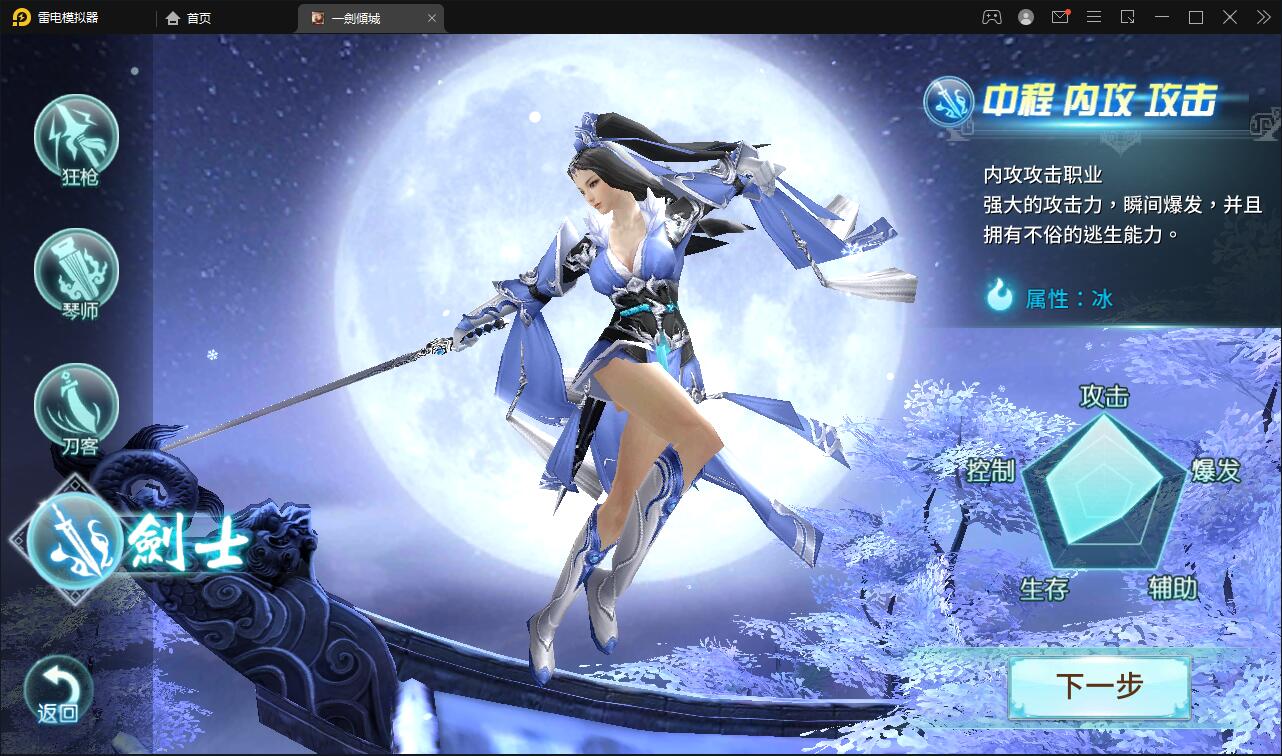Close the 一劍傾城 tab
This screenshot has width=1282, height=756.
pos(431,17)
